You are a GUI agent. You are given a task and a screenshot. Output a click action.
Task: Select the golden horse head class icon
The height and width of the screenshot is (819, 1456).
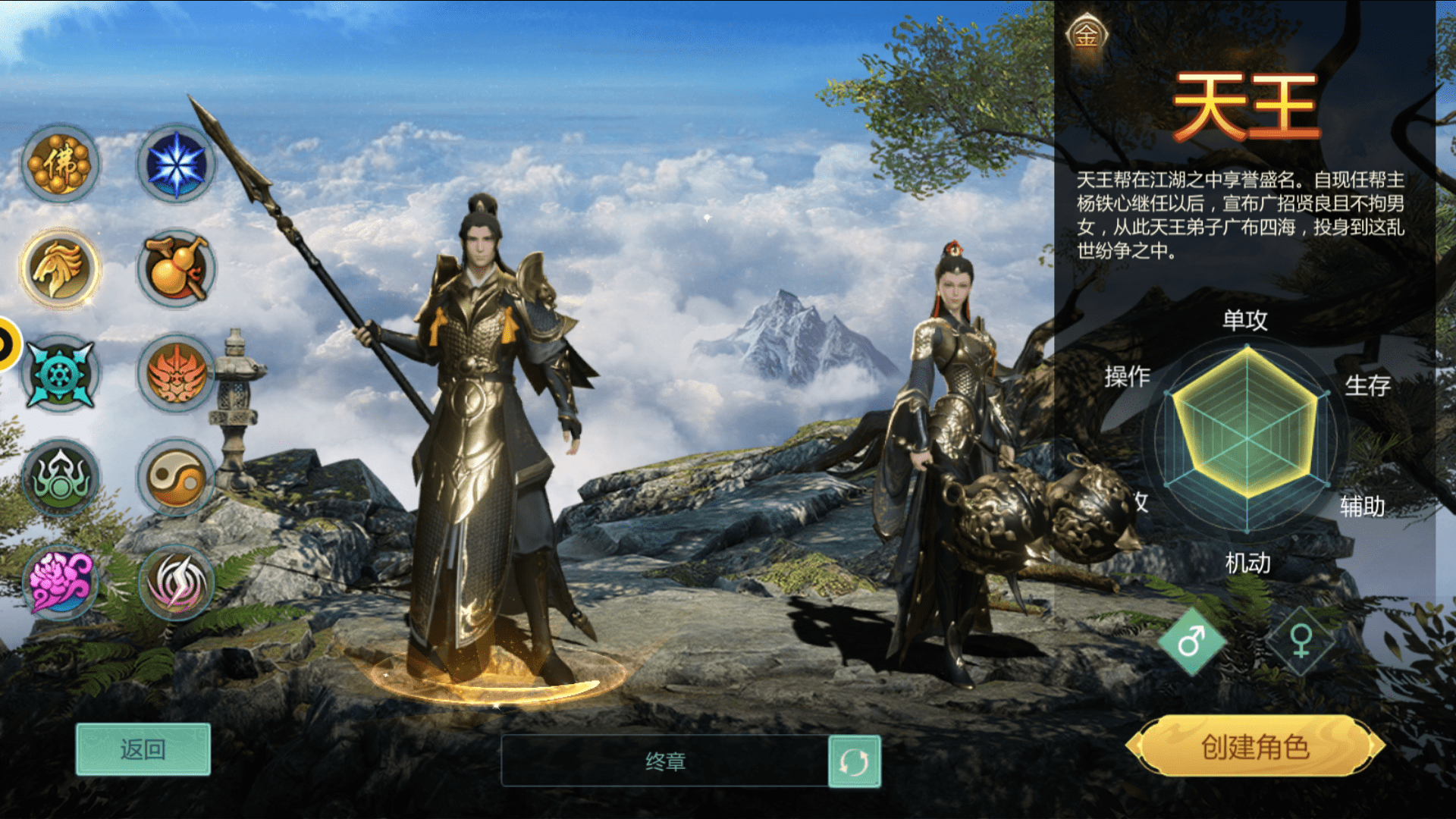point(60,268)
